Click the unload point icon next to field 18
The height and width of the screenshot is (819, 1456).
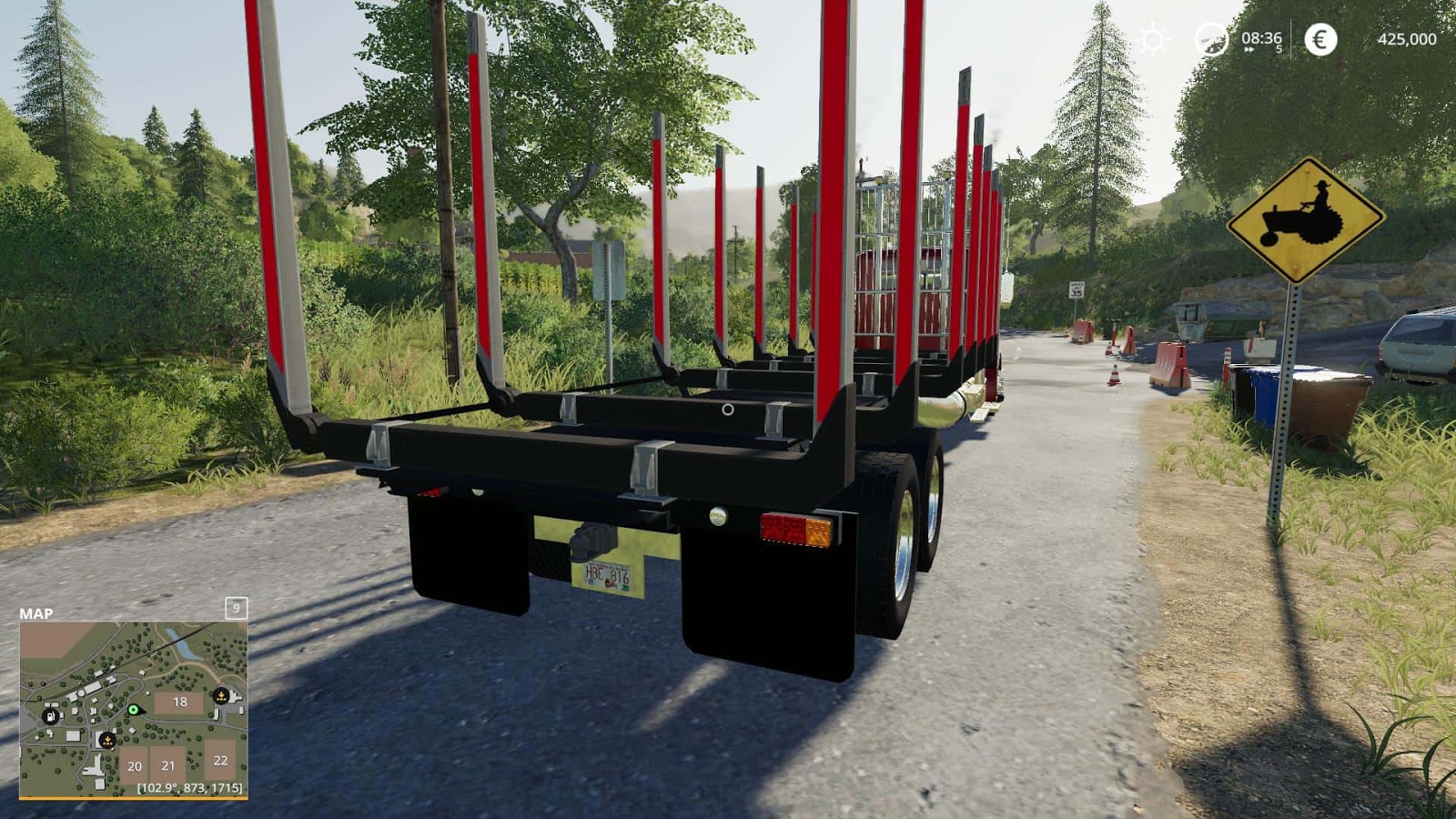tap(220, 695)
